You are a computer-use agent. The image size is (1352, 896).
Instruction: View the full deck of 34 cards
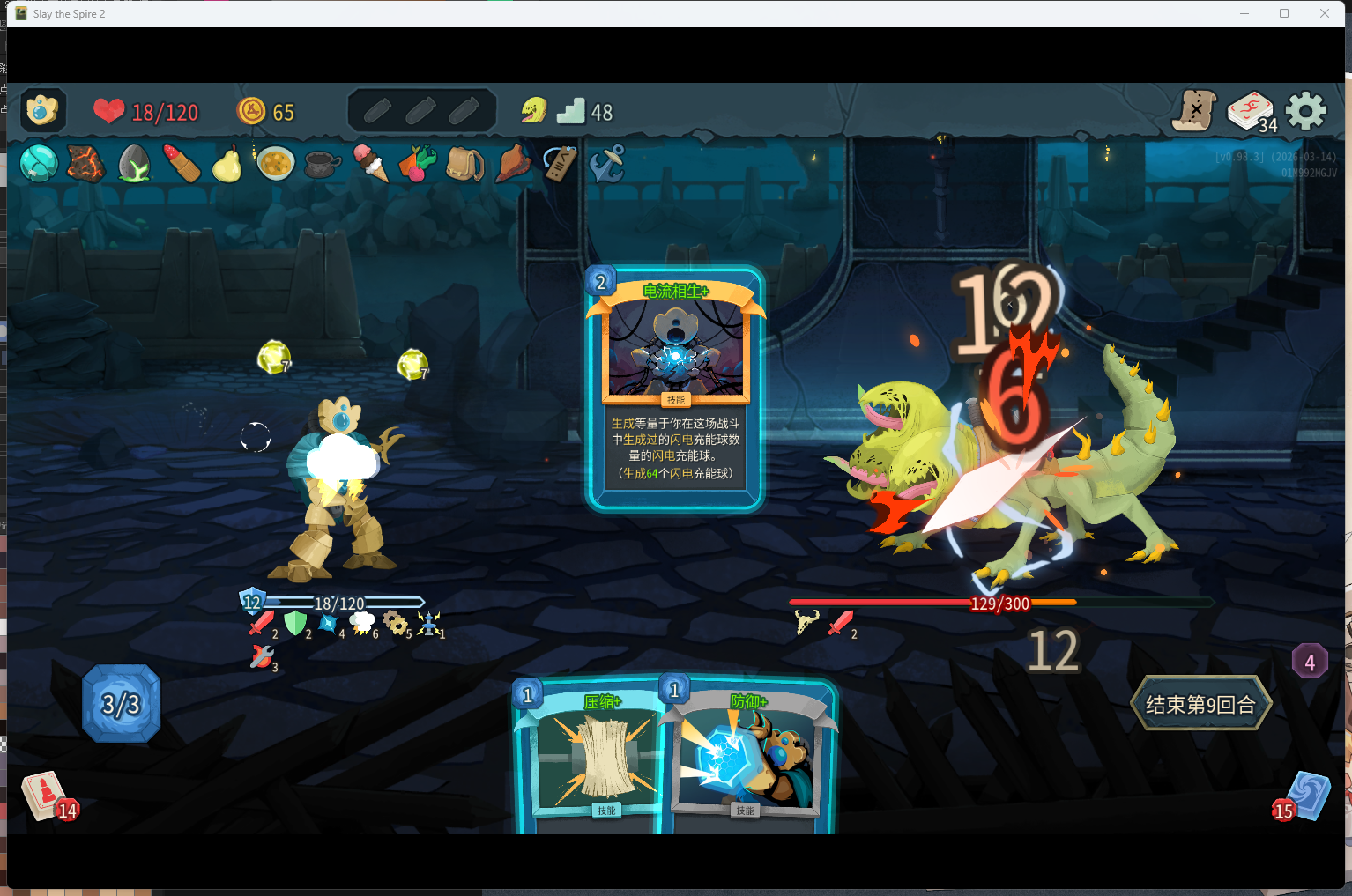(1252, 112)
